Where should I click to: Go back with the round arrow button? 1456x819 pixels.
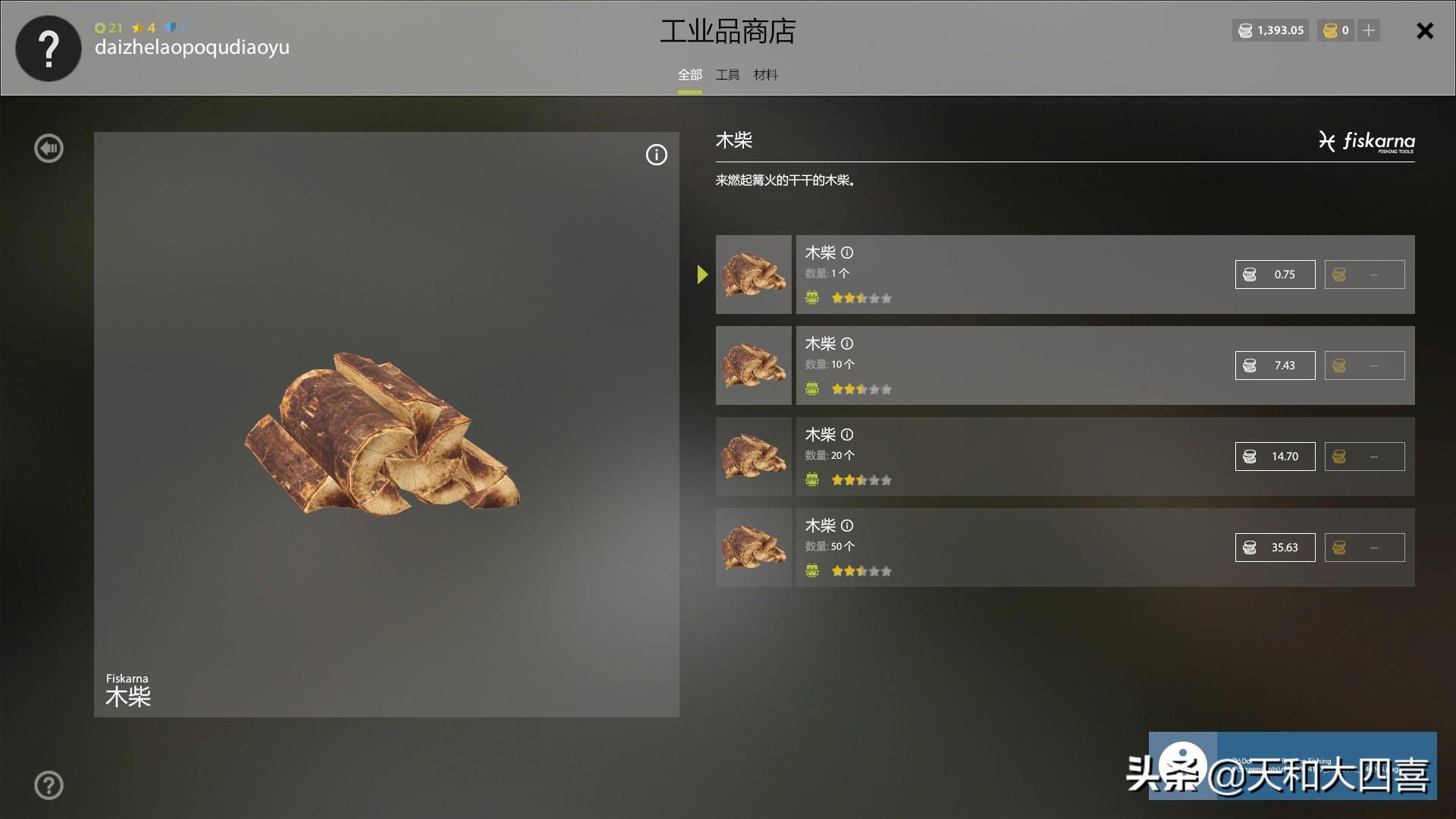coord(49,149)
